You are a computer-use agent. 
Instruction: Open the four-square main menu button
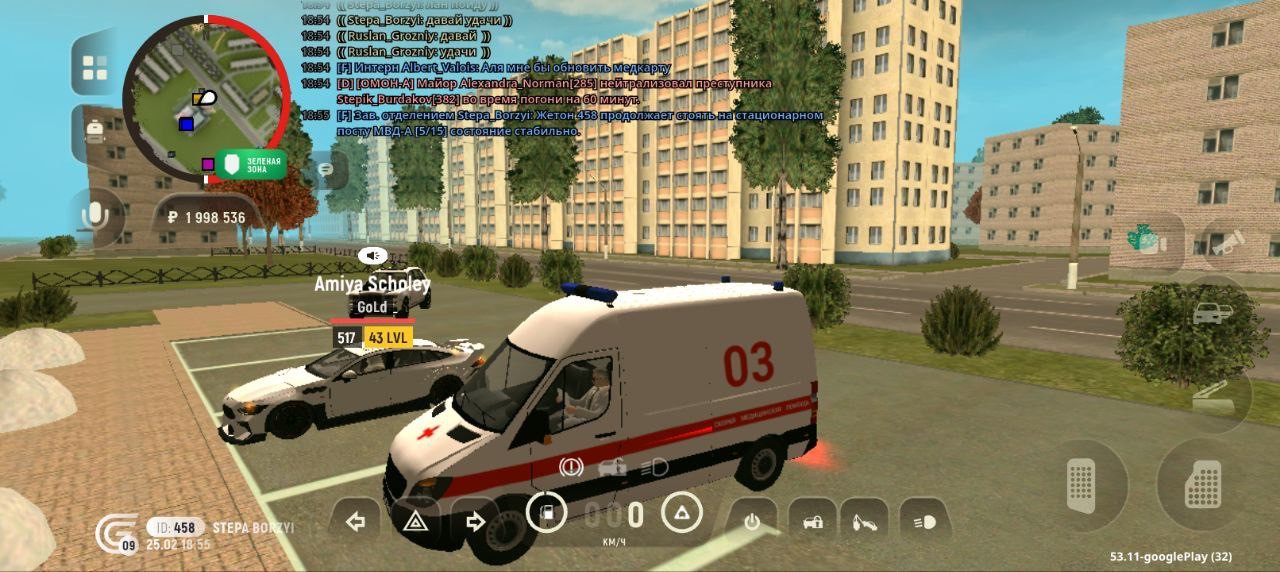pyautogui.click(x=95, y=68)
